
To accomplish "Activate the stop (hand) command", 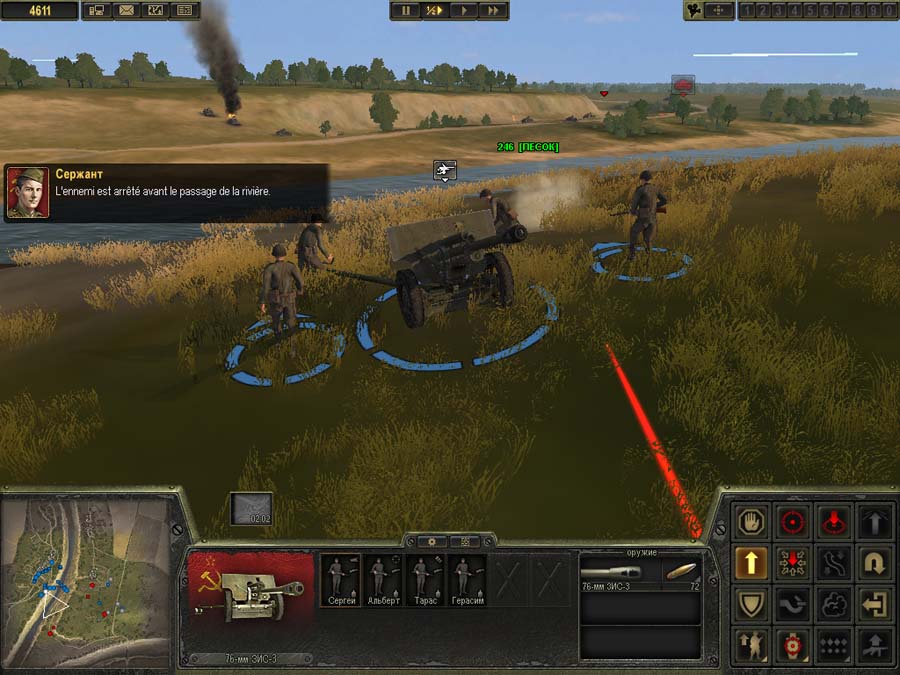I will pyautogui.click(x=752, y=521).
